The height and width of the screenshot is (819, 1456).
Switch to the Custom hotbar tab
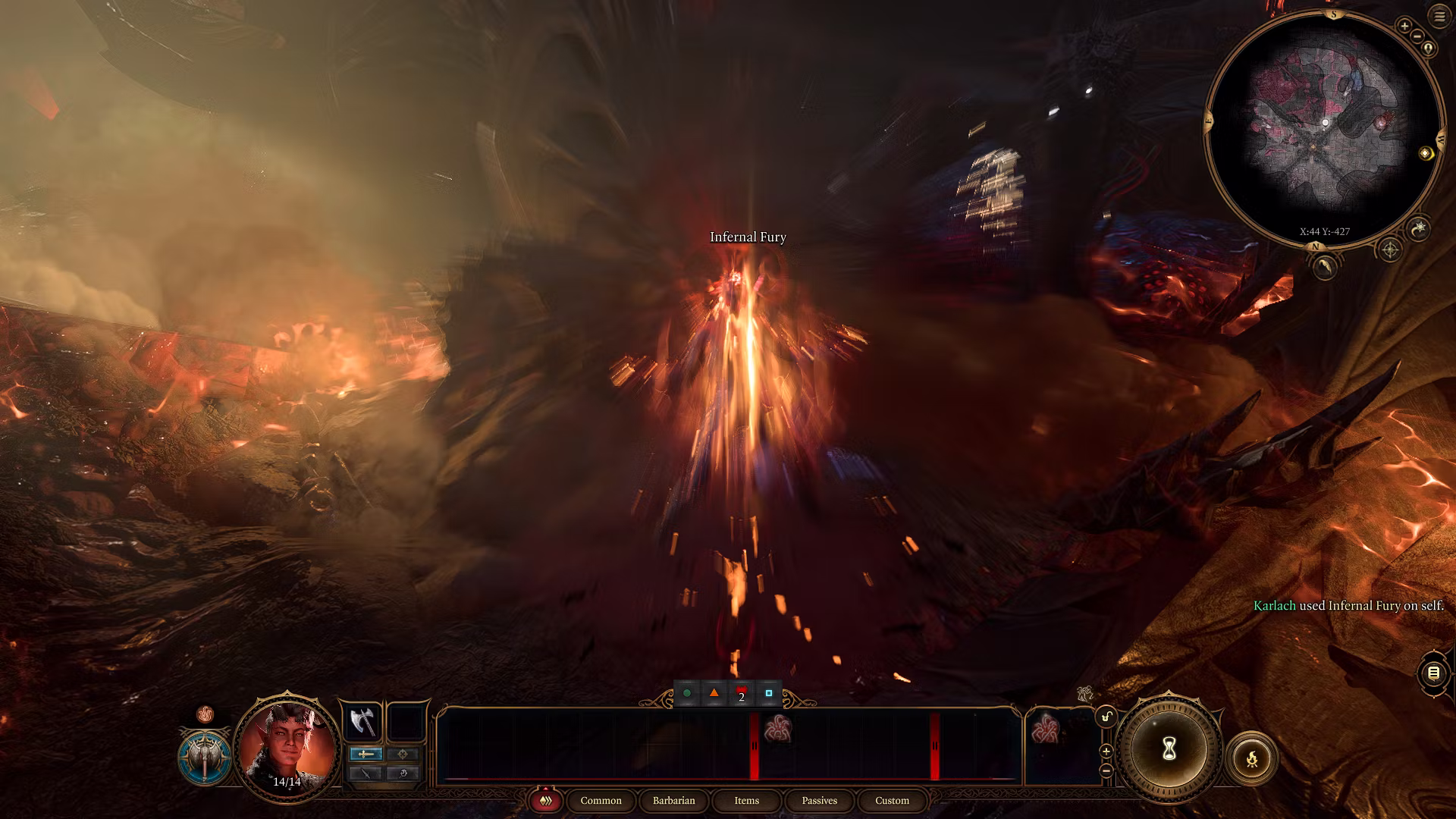pos(892,801)
